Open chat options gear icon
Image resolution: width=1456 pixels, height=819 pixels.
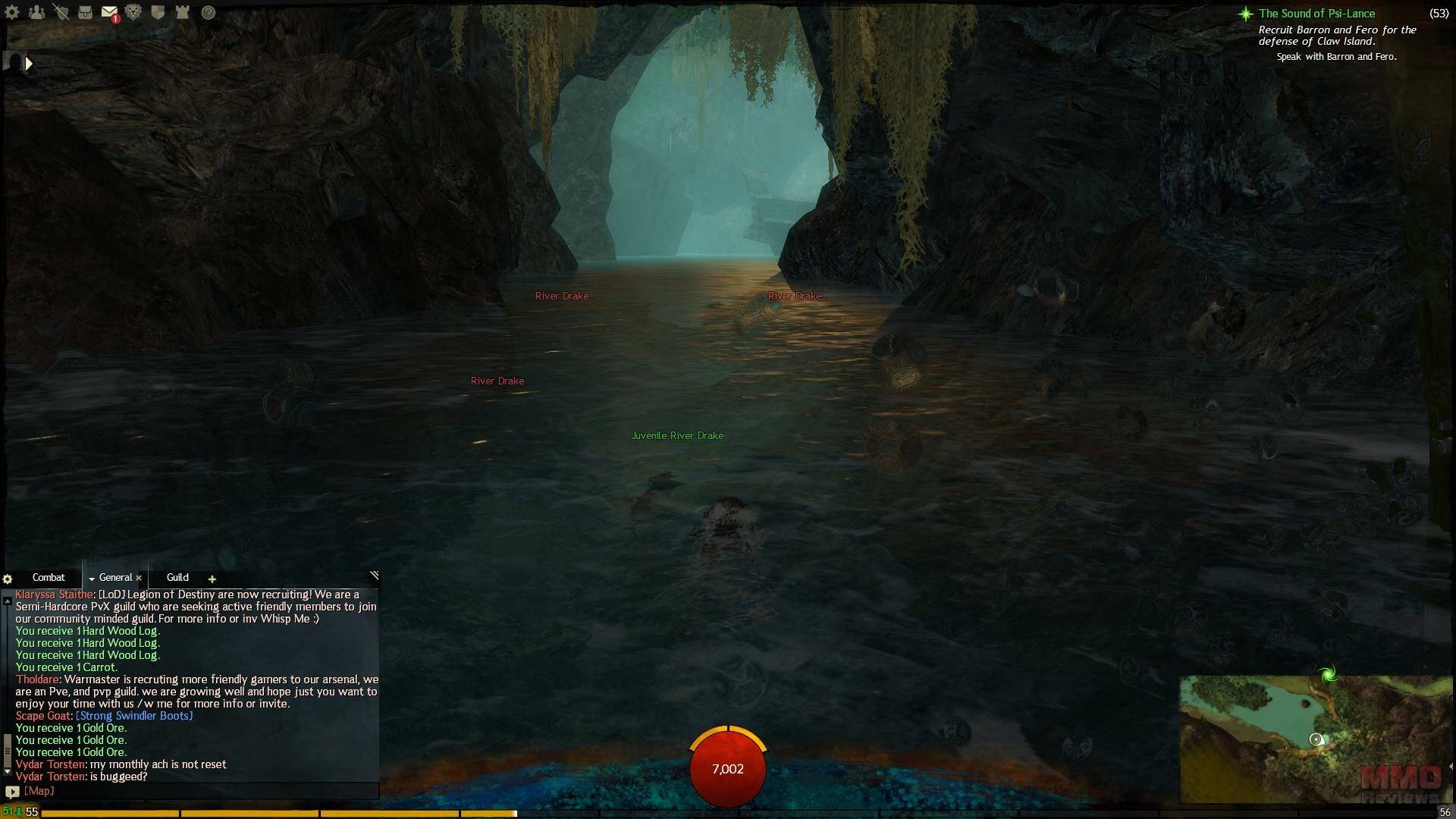(x=8, y=579)
